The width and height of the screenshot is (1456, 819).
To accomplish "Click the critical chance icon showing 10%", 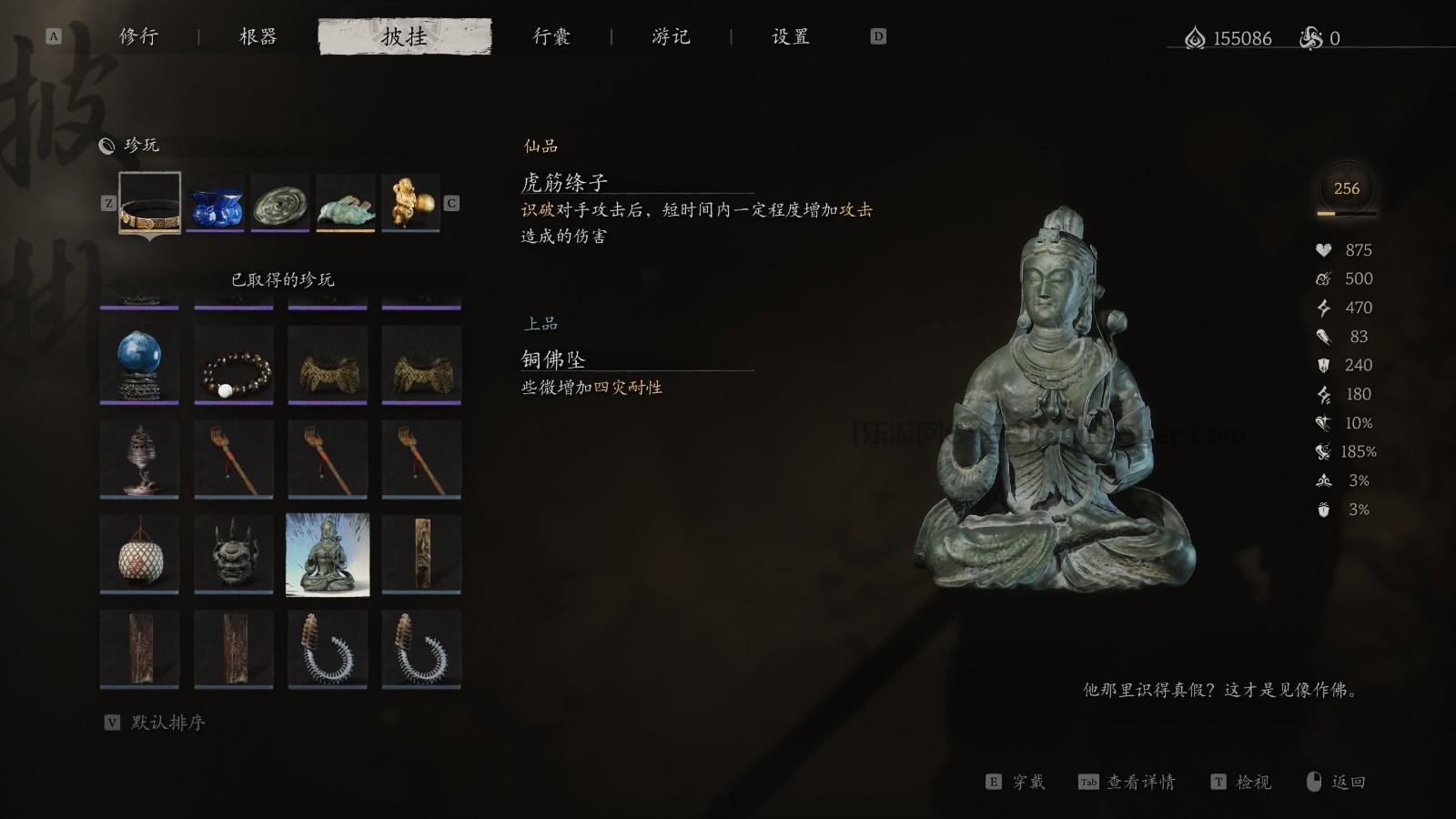I will 1325,423.
